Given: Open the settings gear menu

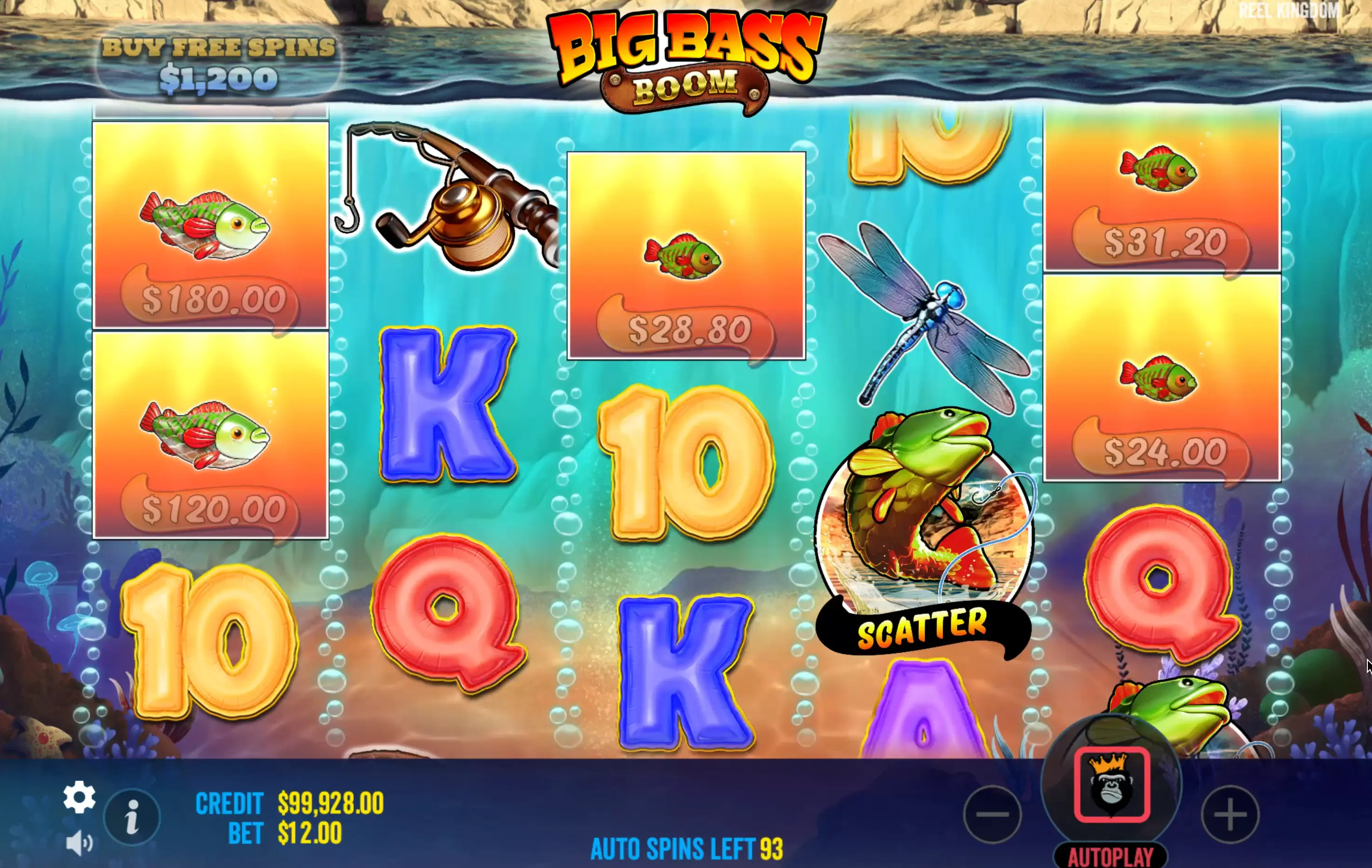Looking at the screenshot, I should tap(79, 797).
